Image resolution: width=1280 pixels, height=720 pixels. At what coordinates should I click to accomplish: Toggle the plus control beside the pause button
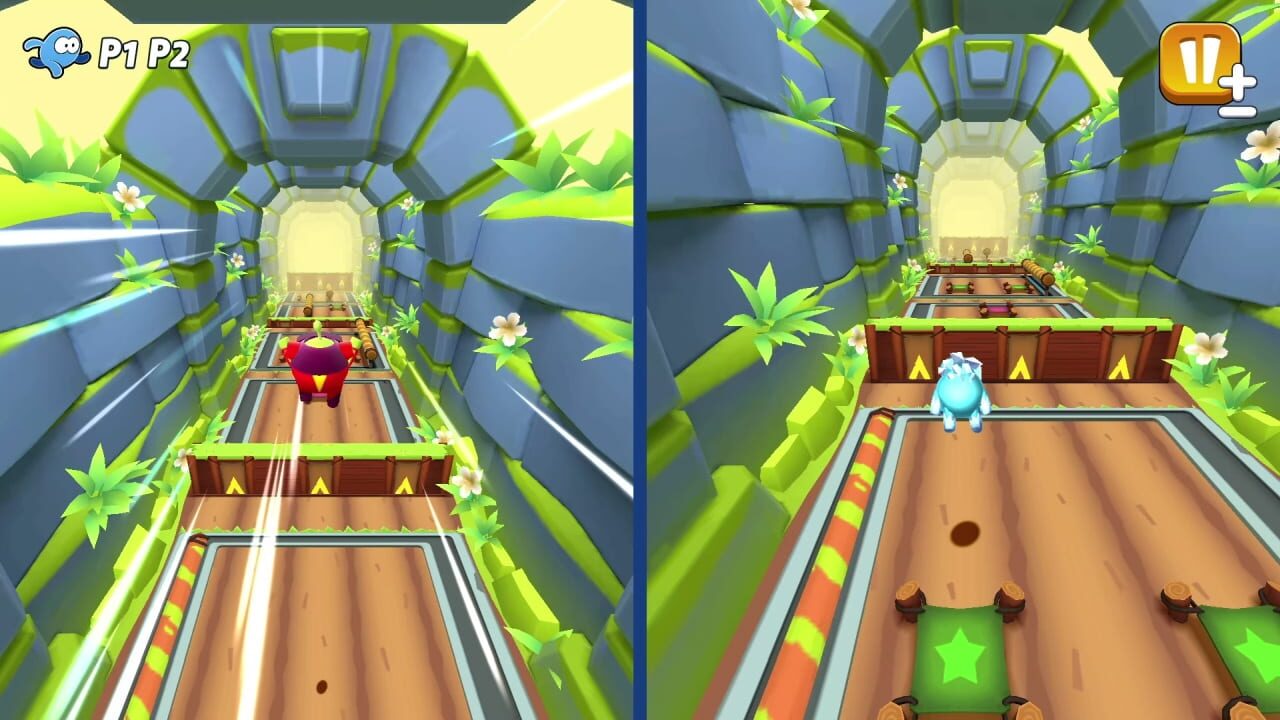[x=1238, y=80]
